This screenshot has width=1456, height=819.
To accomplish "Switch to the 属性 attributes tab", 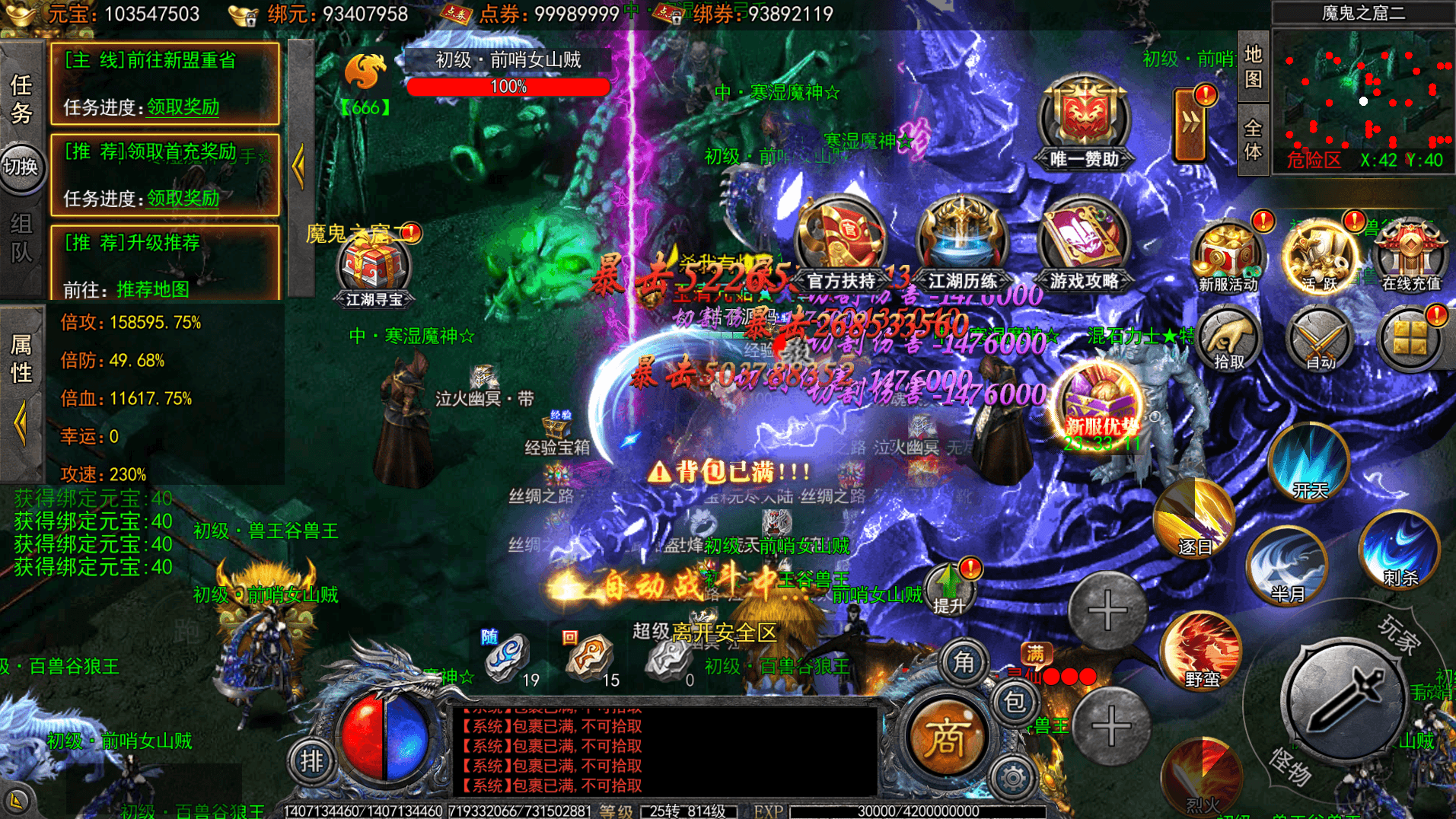I will click(21, 359).
